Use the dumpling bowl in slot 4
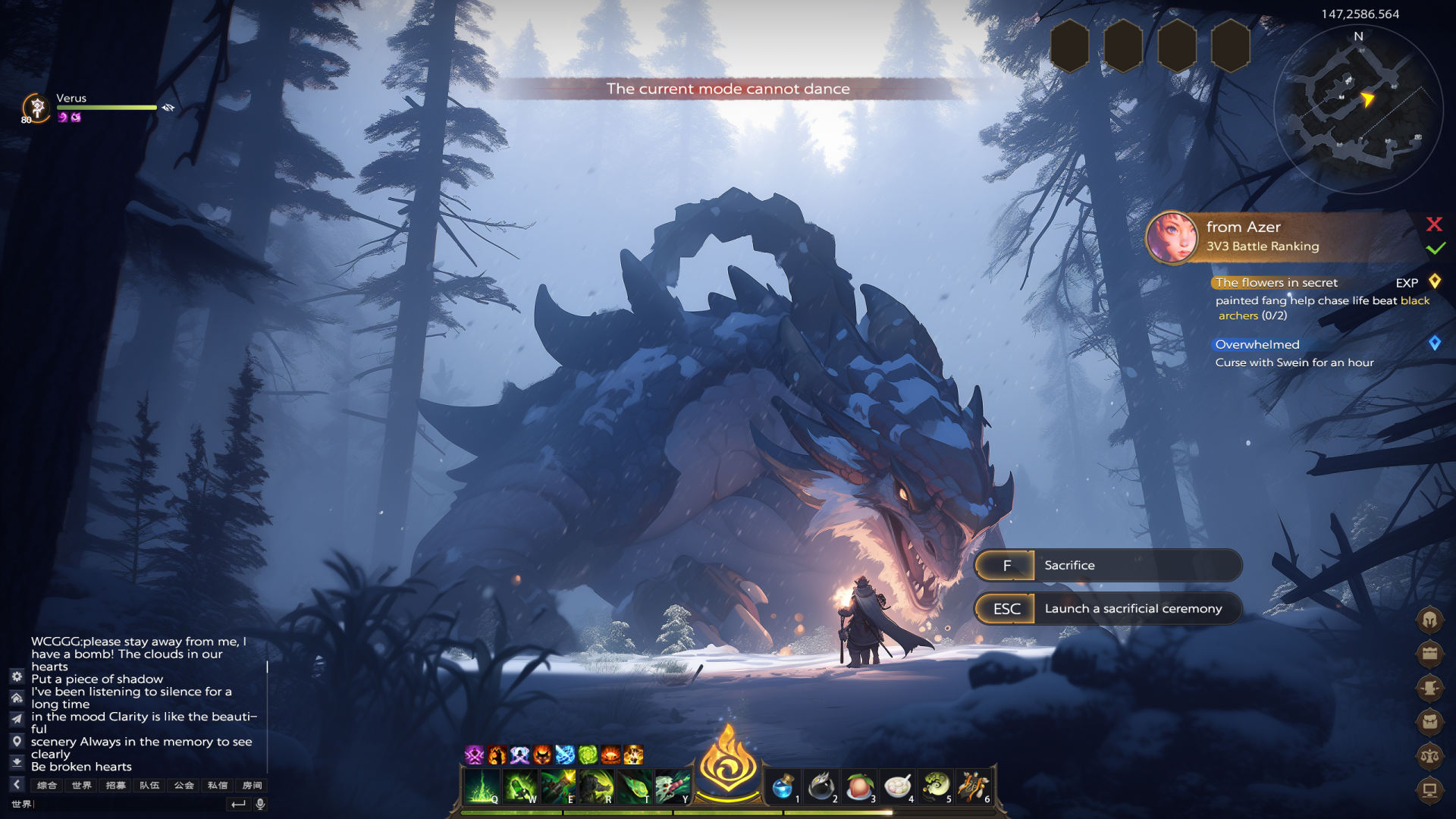Viewport: 1456px width, 819px height. pos(897,786)
